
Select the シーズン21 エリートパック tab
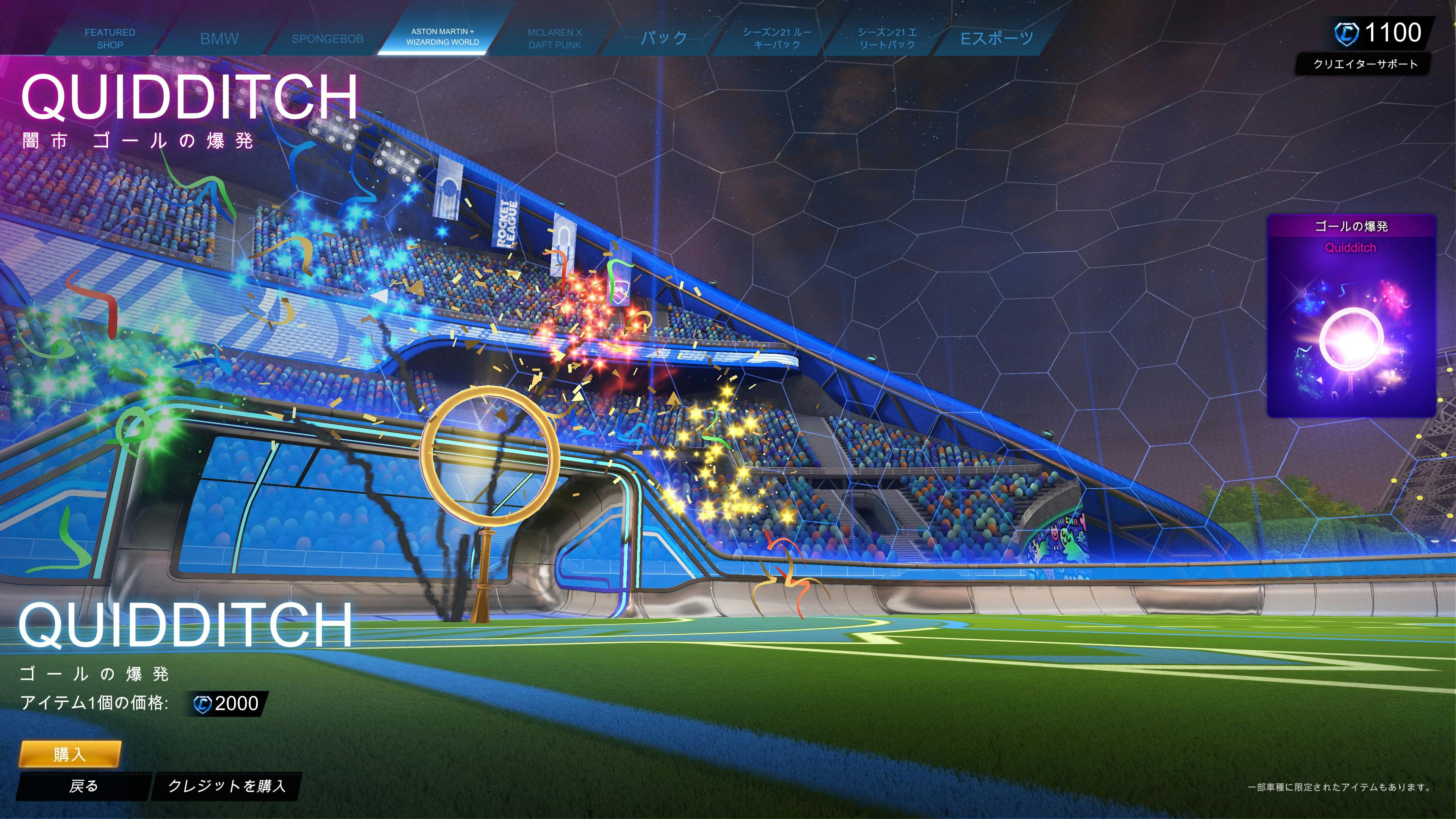pyautogui.click(x=887, y=38)
